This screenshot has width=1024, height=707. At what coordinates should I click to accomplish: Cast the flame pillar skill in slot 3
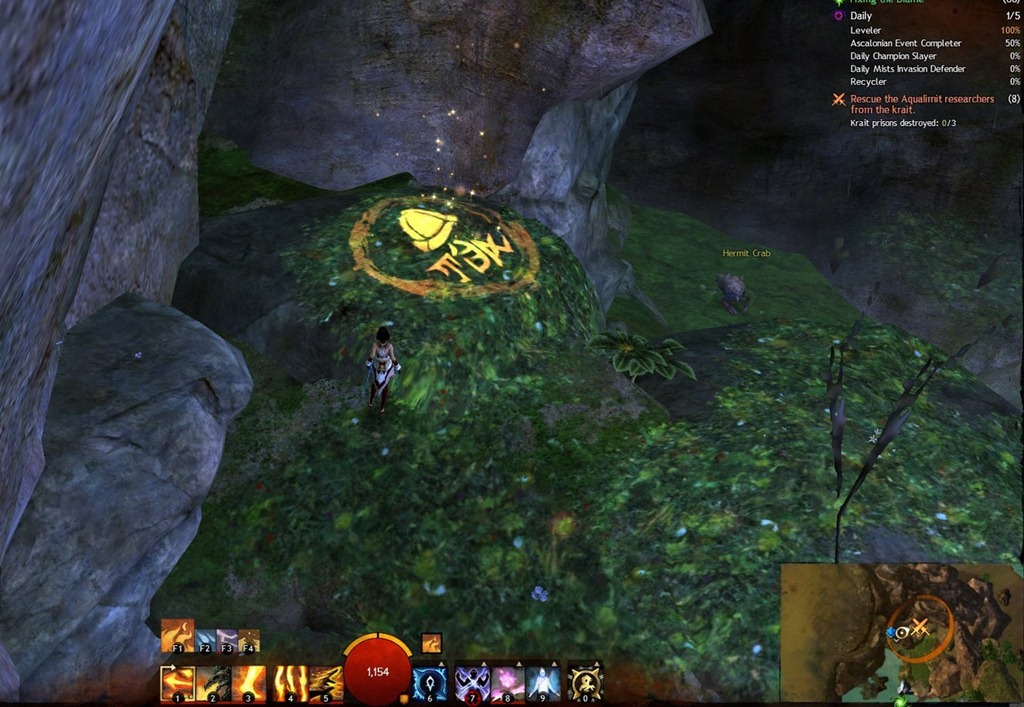(x=251, y=683)
